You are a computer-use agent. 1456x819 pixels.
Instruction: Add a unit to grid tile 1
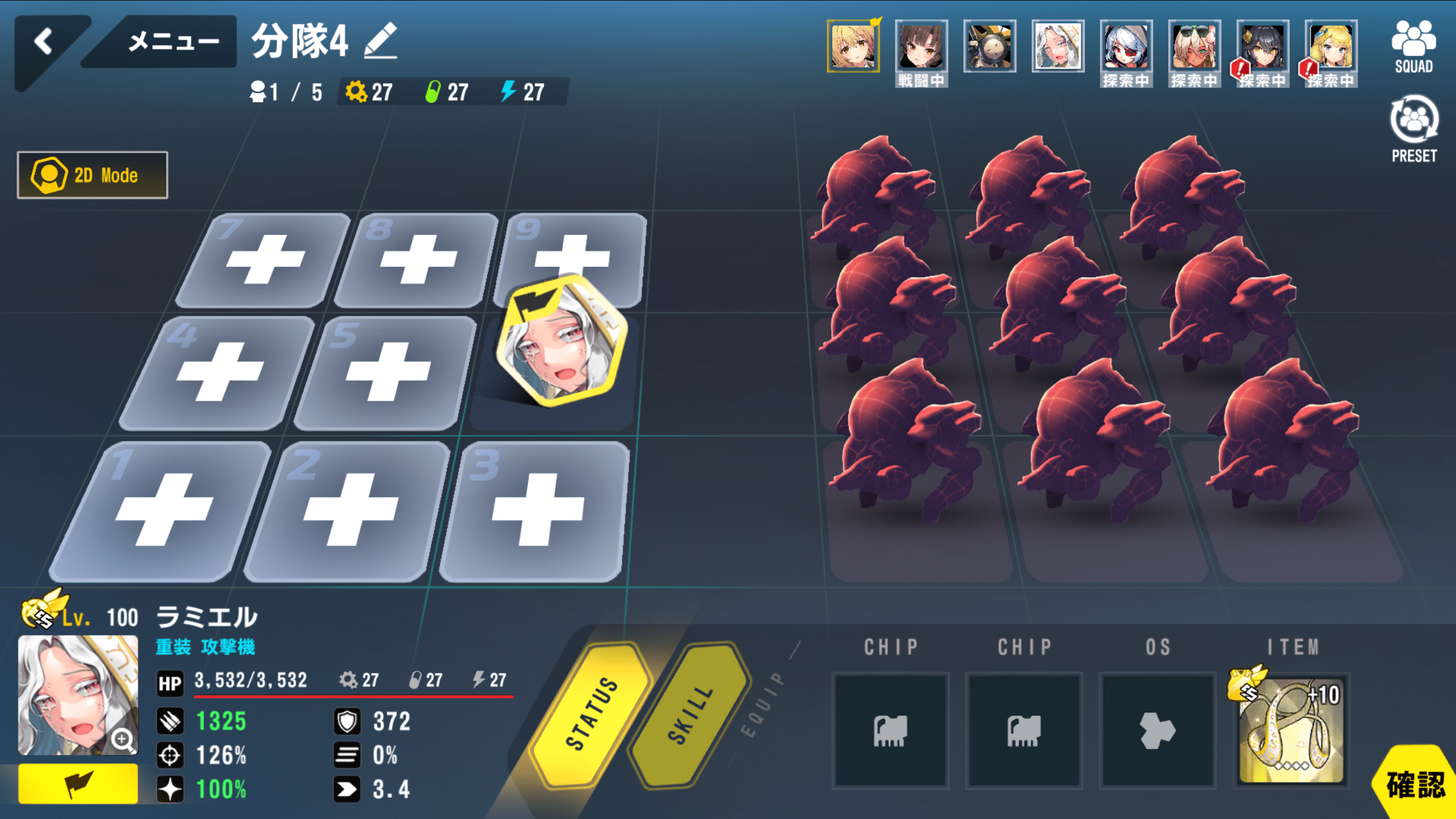tap(163, 510)
